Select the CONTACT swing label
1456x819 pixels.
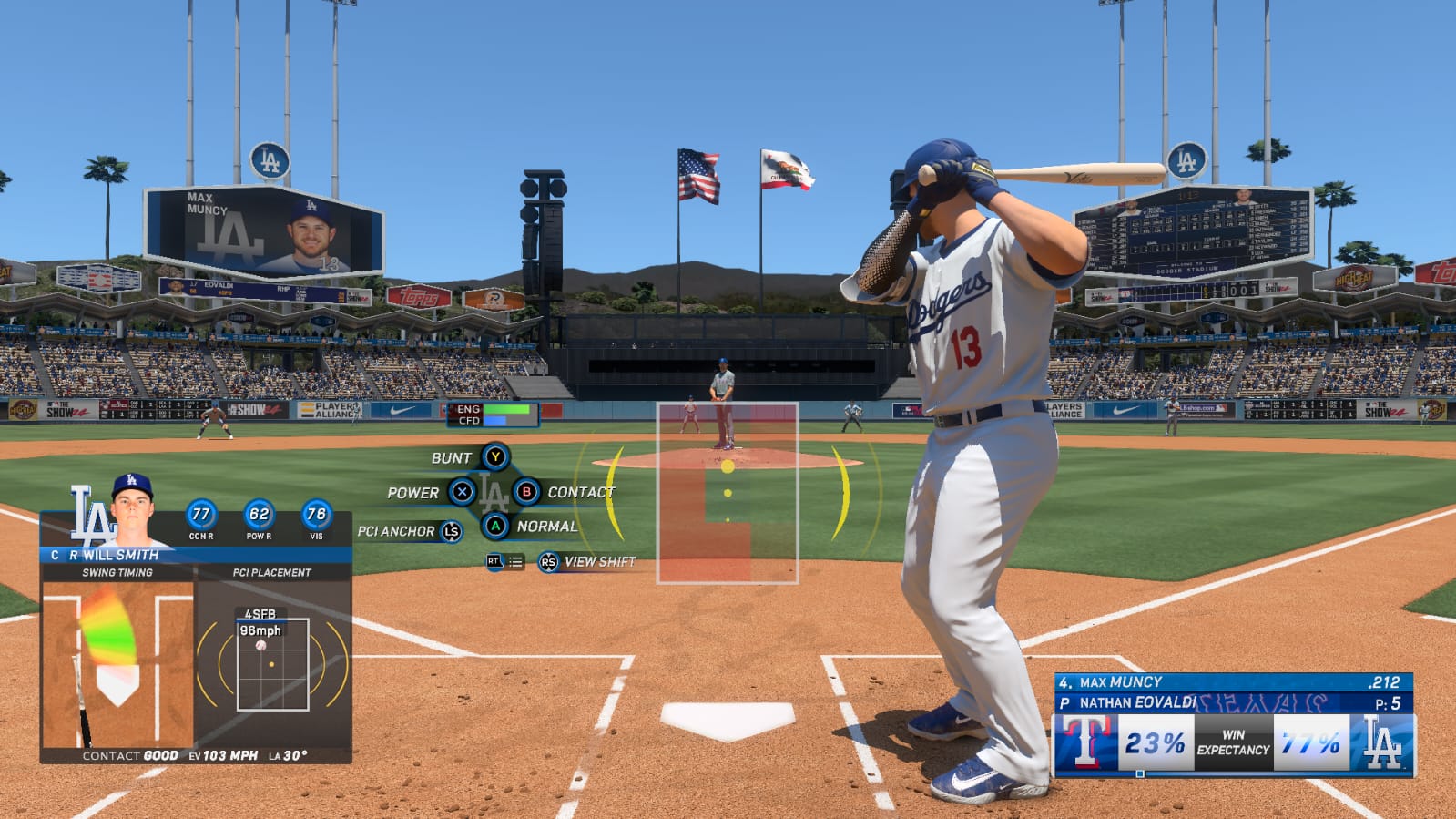tap(581, 492)
